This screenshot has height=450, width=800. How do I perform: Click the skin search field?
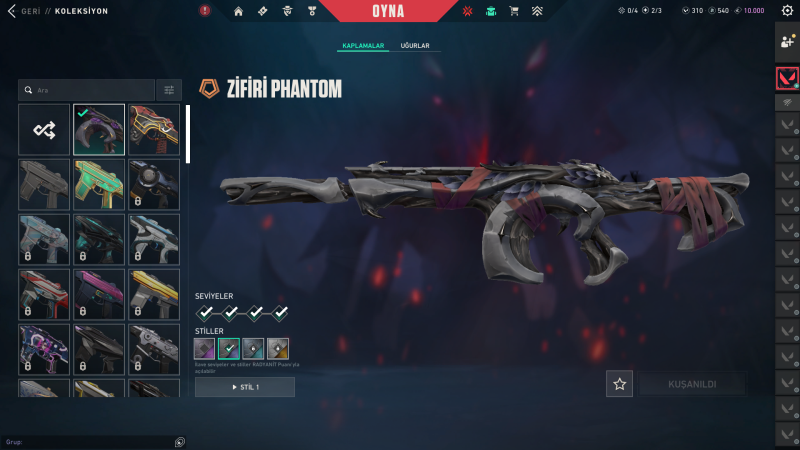pyautogui.click(x=90, y=90)
